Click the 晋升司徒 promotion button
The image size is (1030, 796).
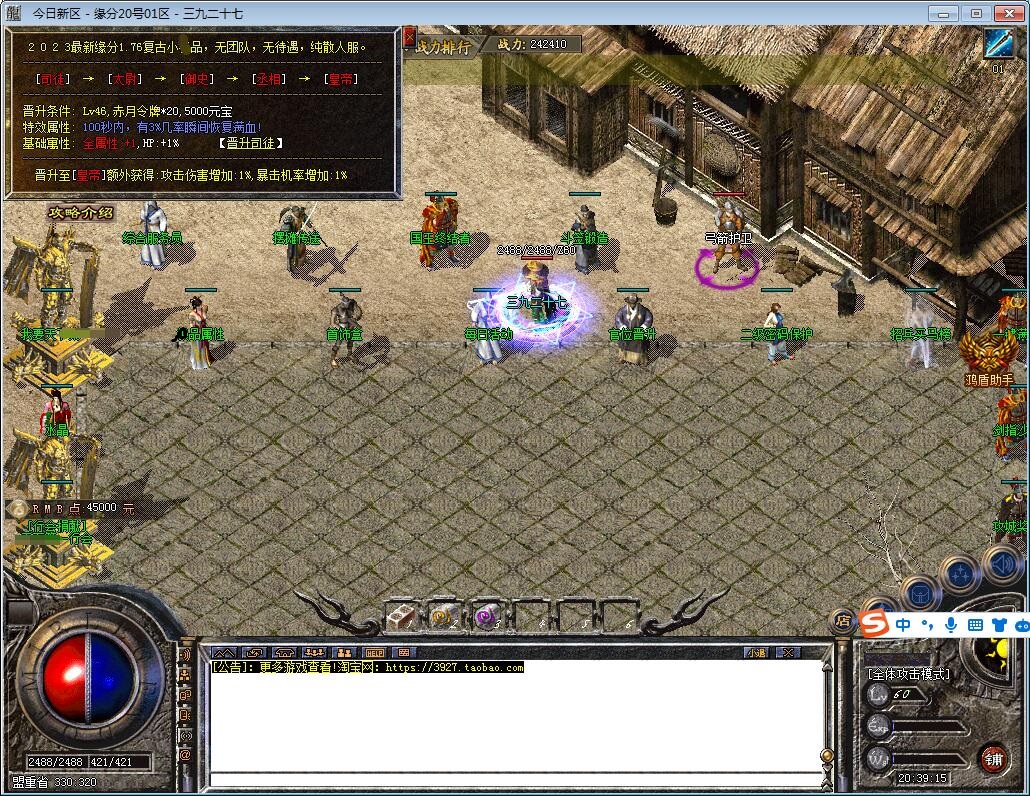pyautogui.click(x=252, y=143)
